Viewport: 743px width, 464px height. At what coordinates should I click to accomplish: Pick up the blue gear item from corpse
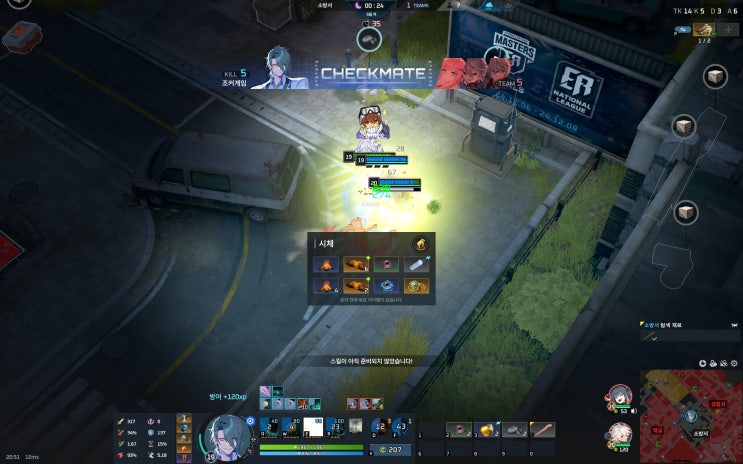385,287
